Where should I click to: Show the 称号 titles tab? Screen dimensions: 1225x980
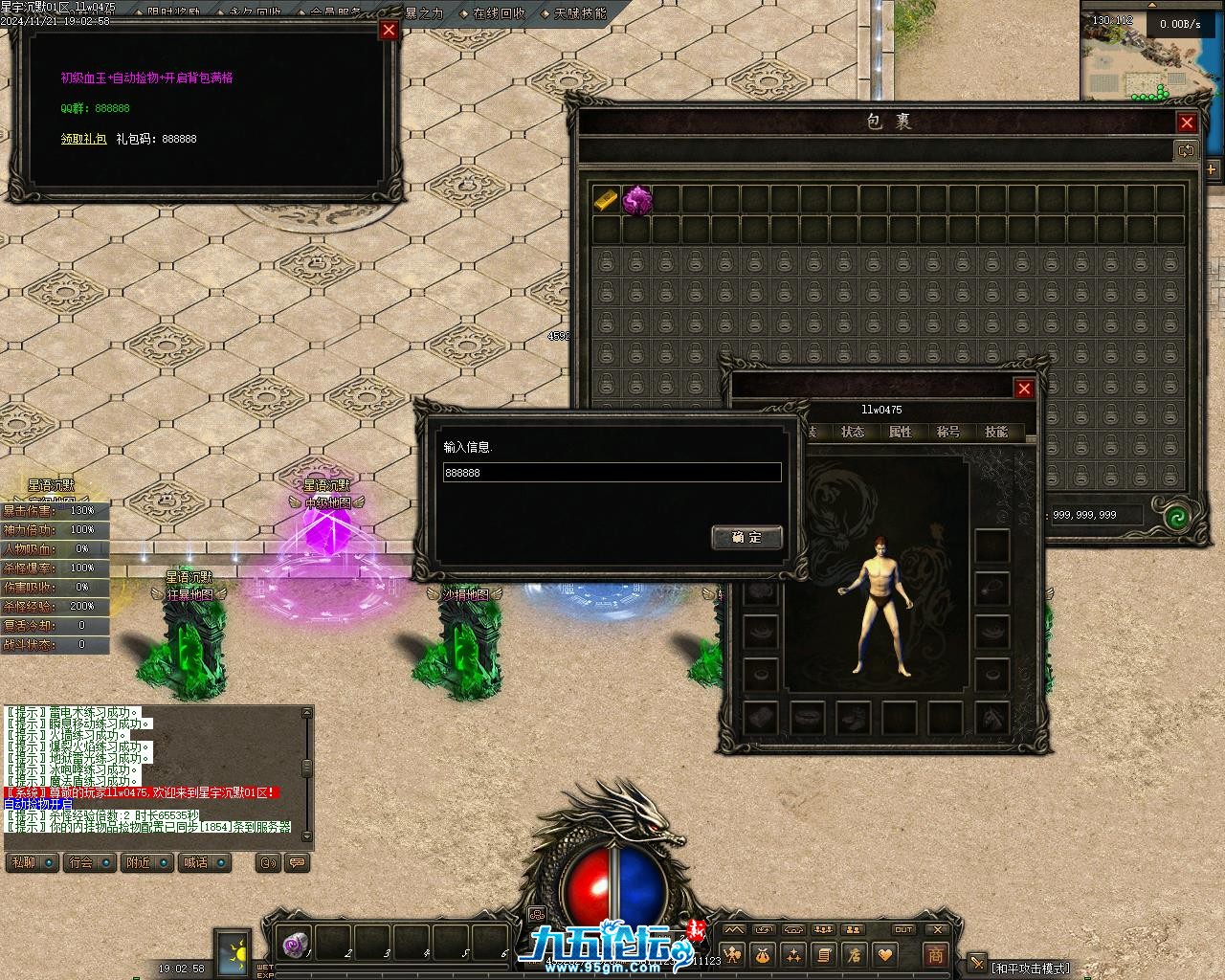pos(948,432)
